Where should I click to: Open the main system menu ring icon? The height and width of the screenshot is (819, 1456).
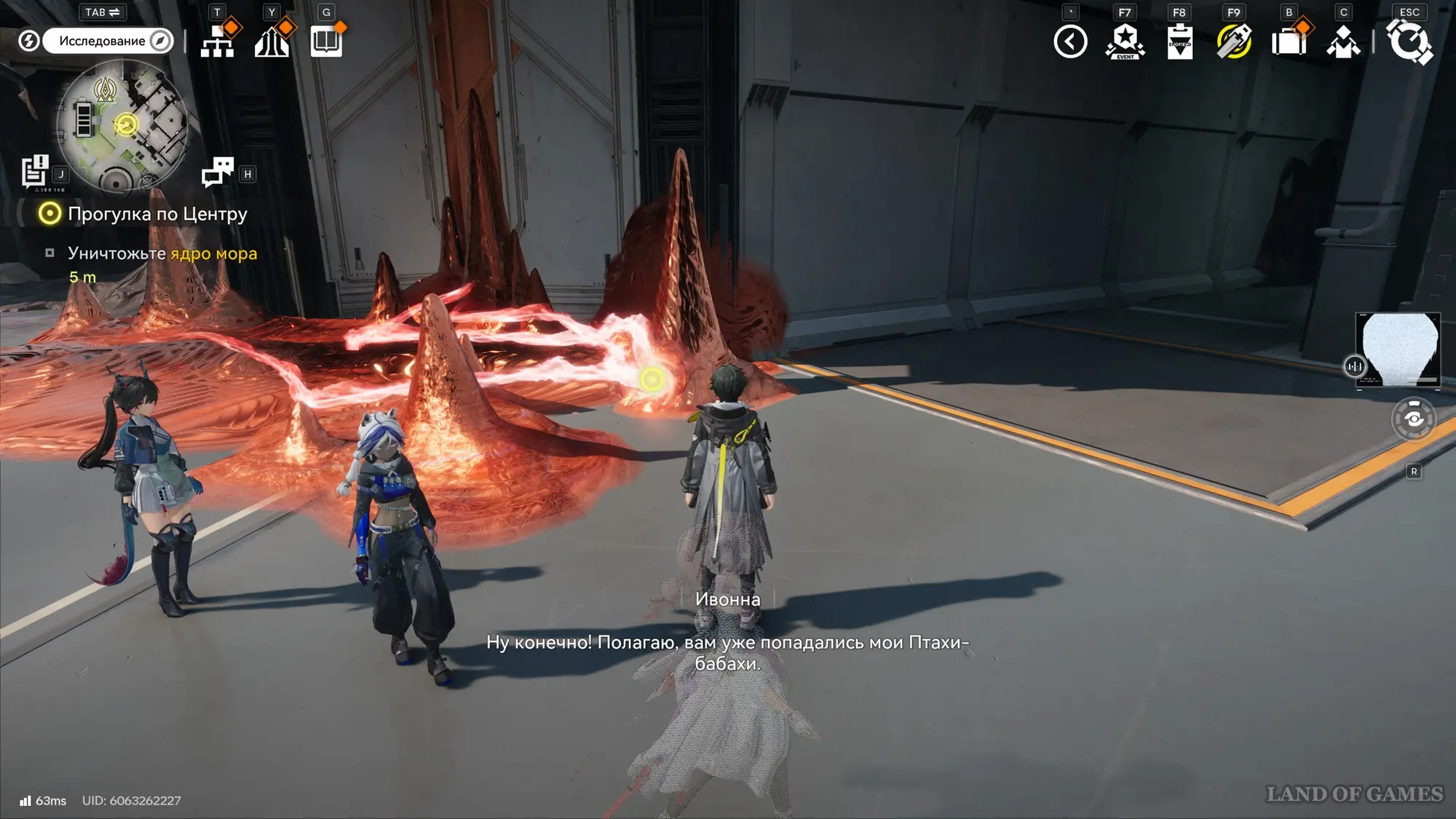(1409, 41)
